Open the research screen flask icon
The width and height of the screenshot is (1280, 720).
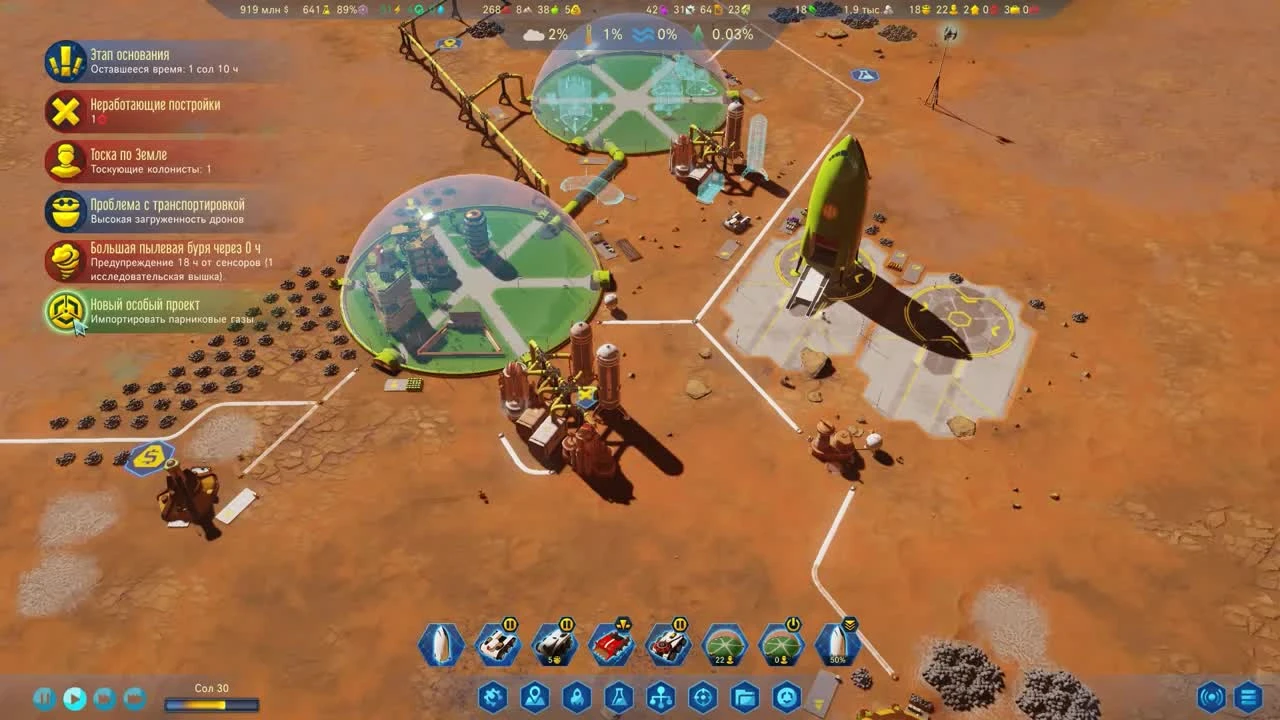pos(620,698)
